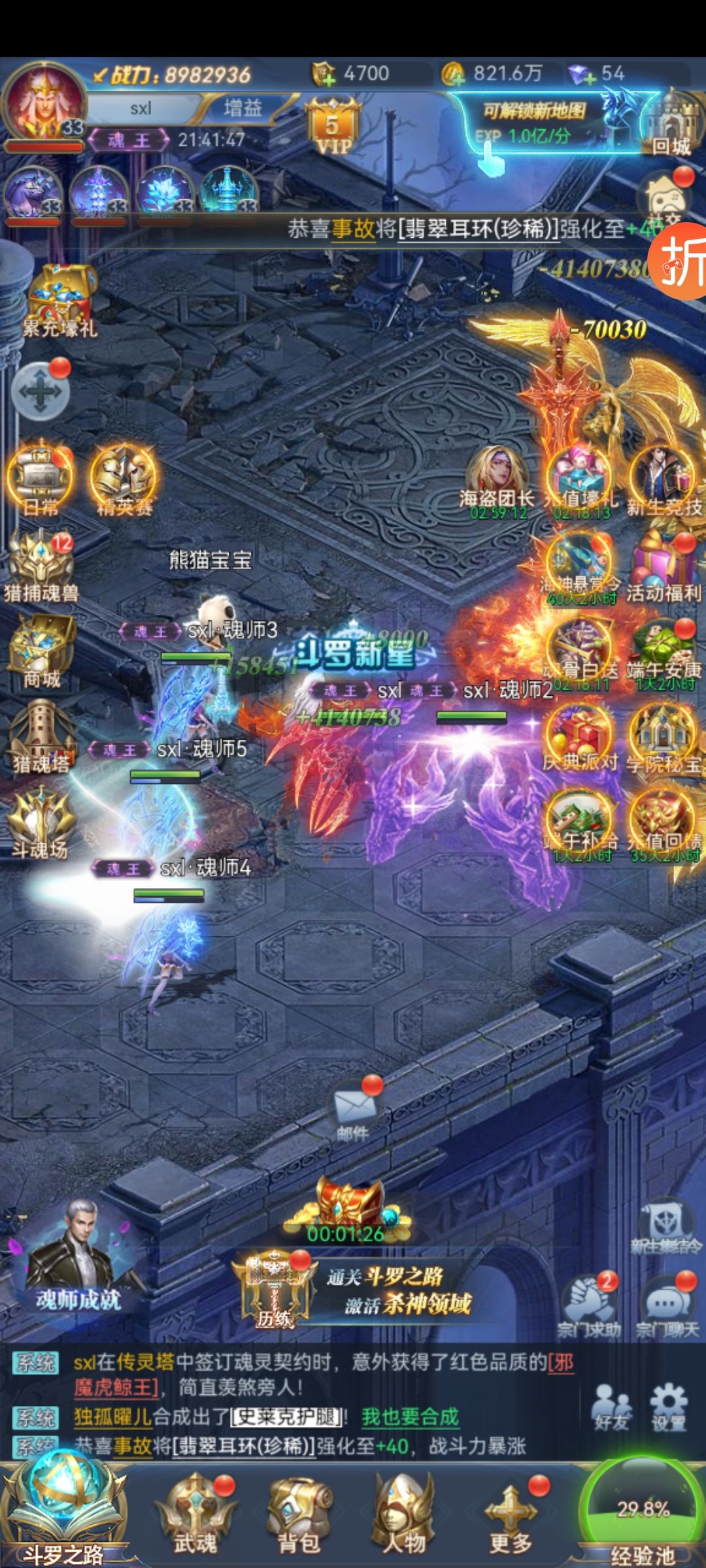The width and height of the screenshot is (706, 1568).
Task: Show the 更多 menu
Action: (511, 1514)
